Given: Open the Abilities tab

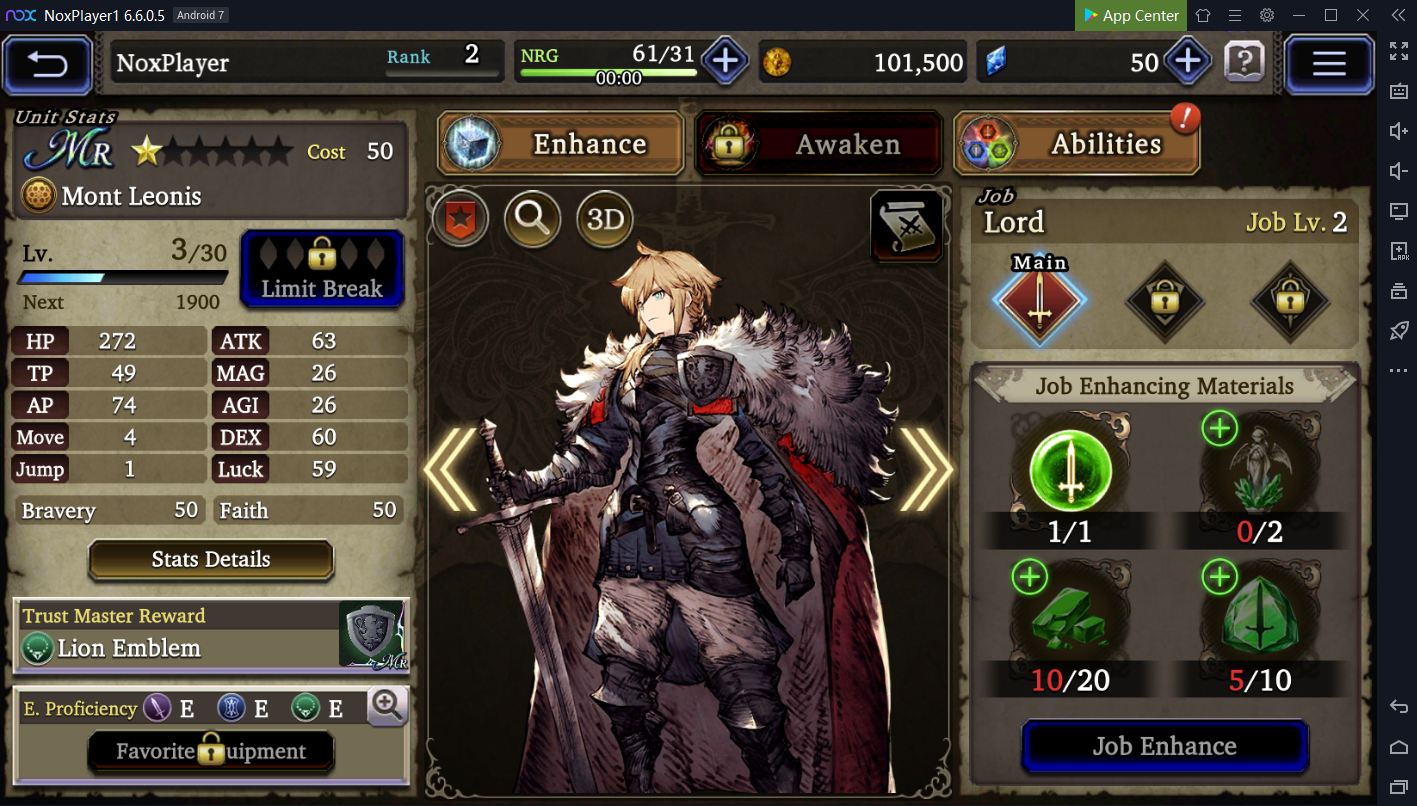Looking at the screenshot, I should [x=1077, y=144].
